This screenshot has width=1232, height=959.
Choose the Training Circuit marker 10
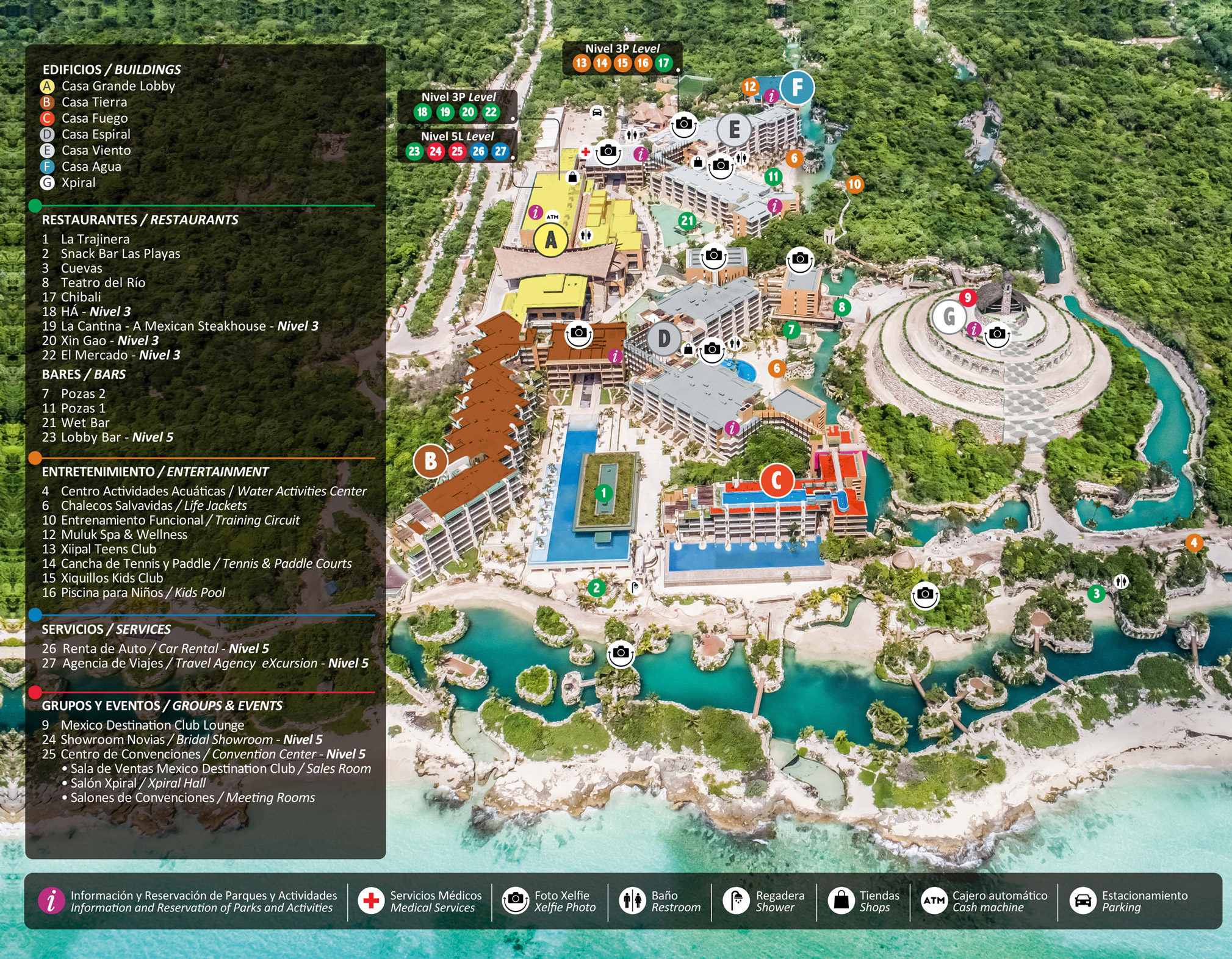pyautogui.click(x=854, y=184)
